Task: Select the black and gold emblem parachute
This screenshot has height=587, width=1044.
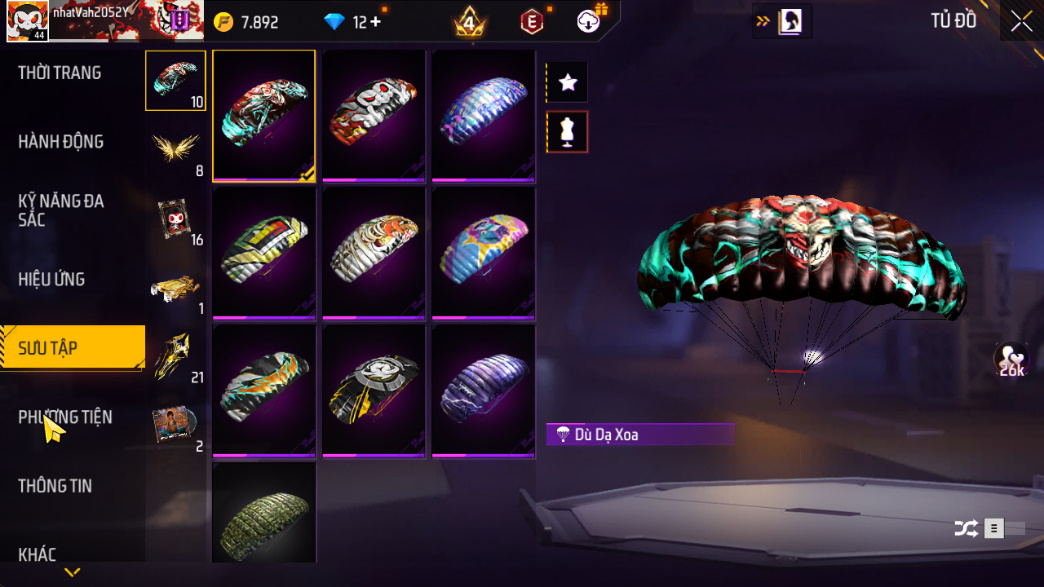Action: [374, 389]
